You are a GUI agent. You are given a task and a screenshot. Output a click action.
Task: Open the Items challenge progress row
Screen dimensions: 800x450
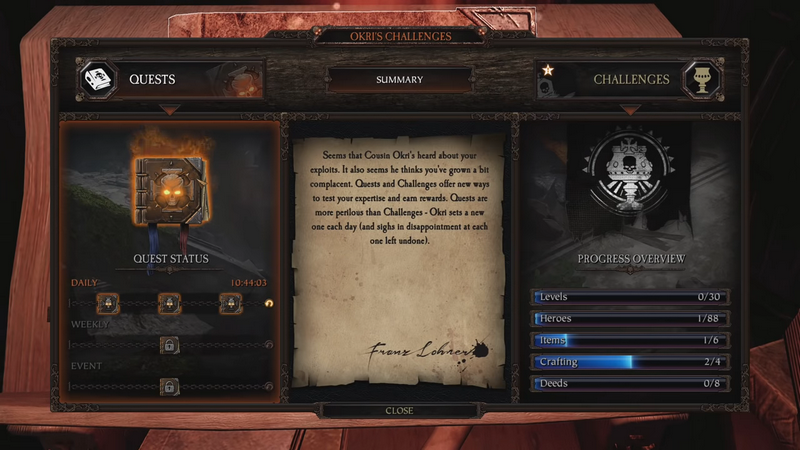tap(631, 341)
